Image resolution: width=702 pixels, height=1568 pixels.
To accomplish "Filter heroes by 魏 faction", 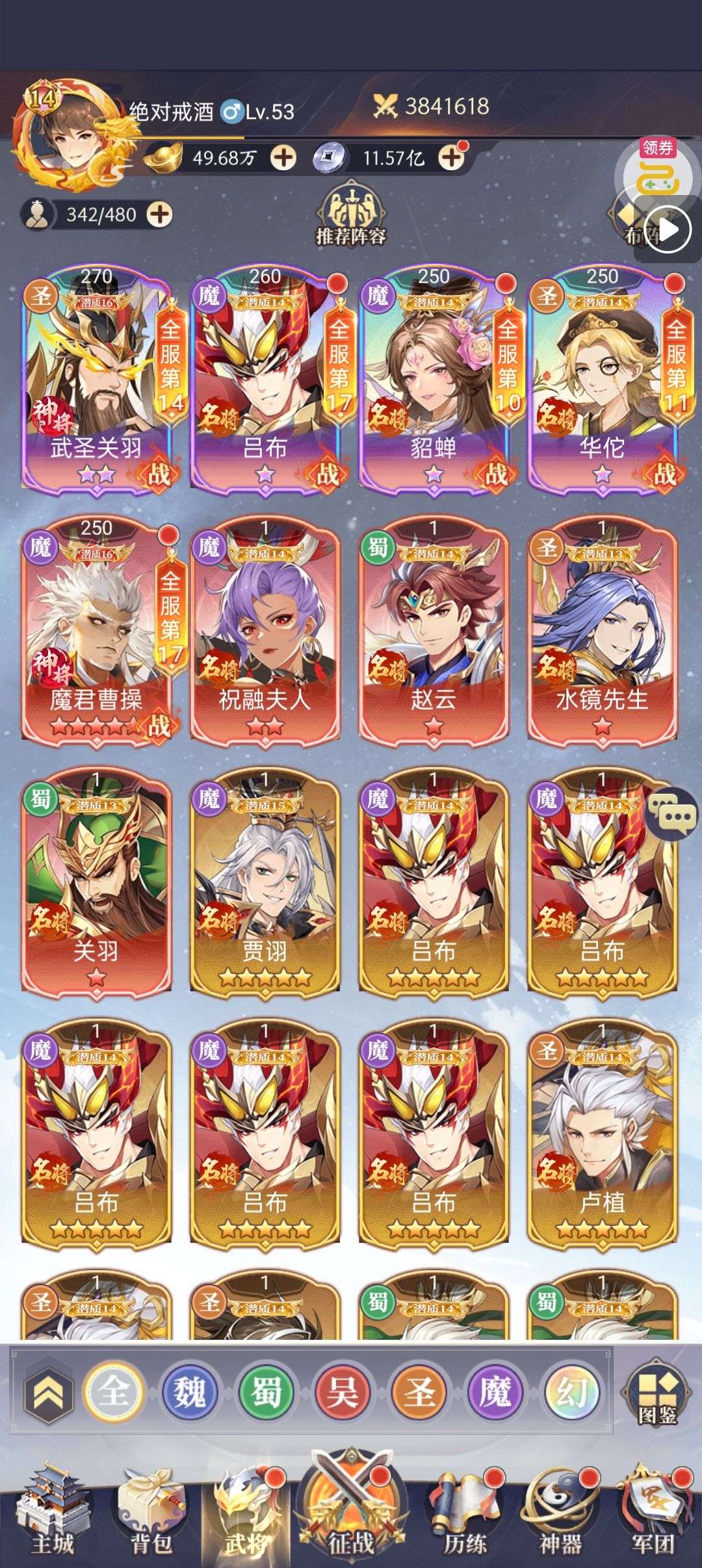I will coord(188,1392).
